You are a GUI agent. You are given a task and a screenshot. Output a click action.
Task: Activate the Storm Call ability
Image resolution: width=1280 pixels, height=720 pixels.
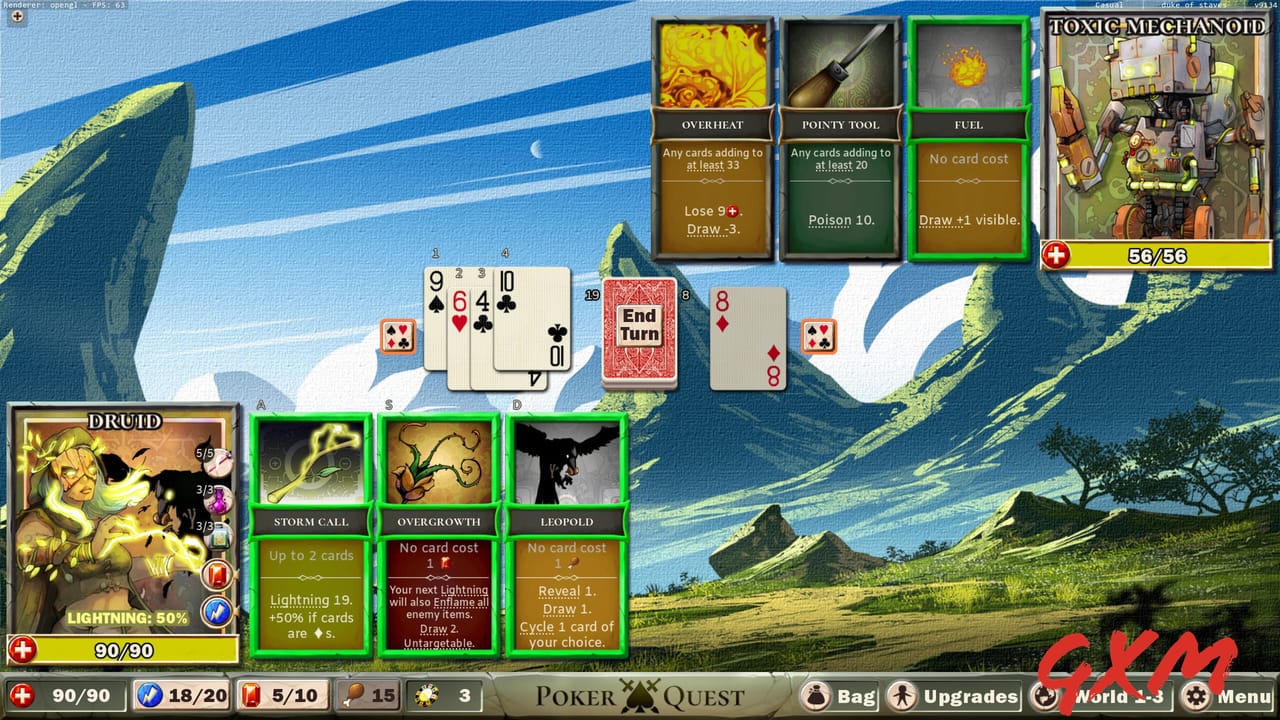(311, 530)
